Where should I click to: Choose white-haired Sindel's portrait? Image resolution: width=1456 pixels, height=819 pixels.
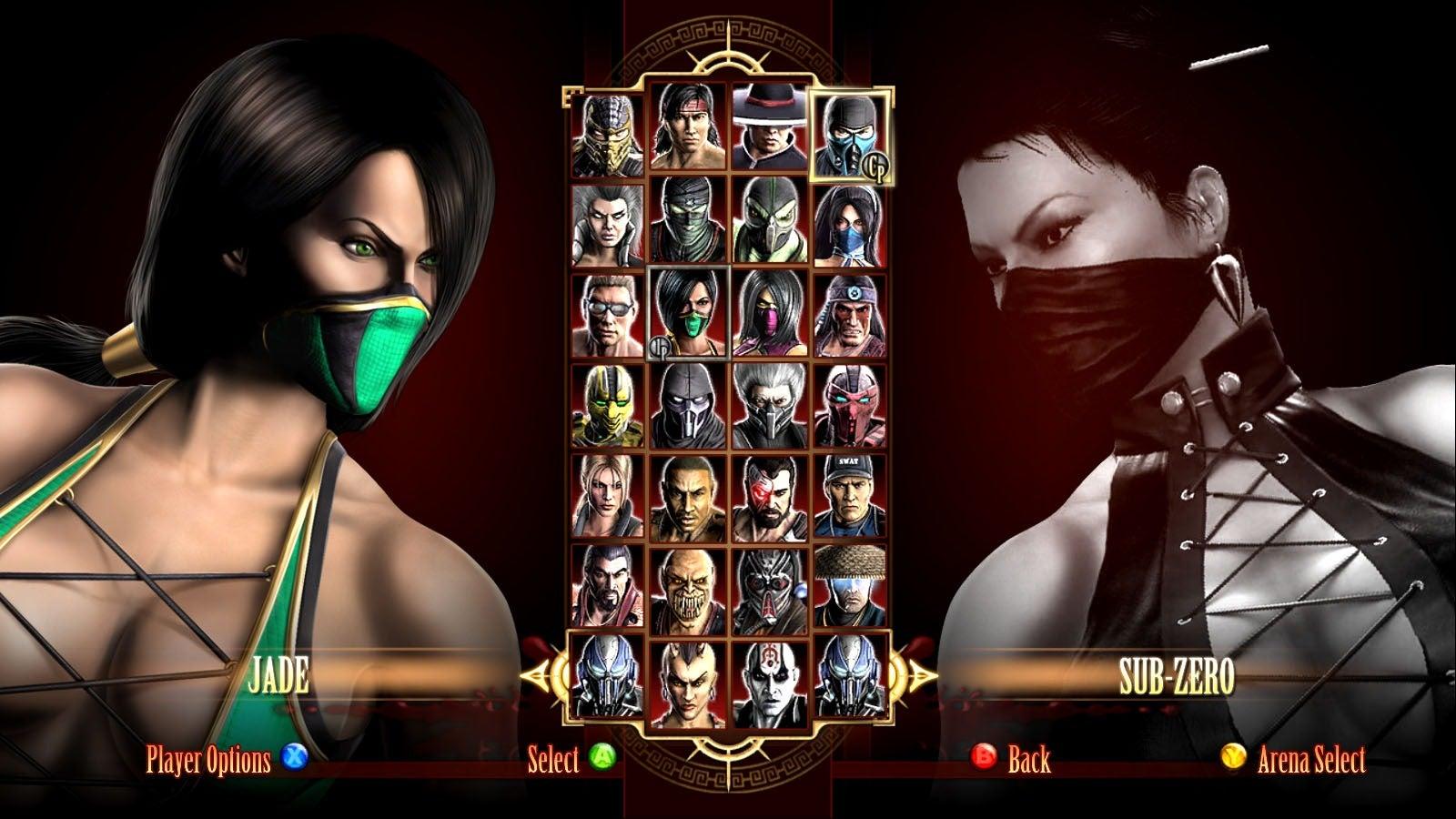pos(608,224)
